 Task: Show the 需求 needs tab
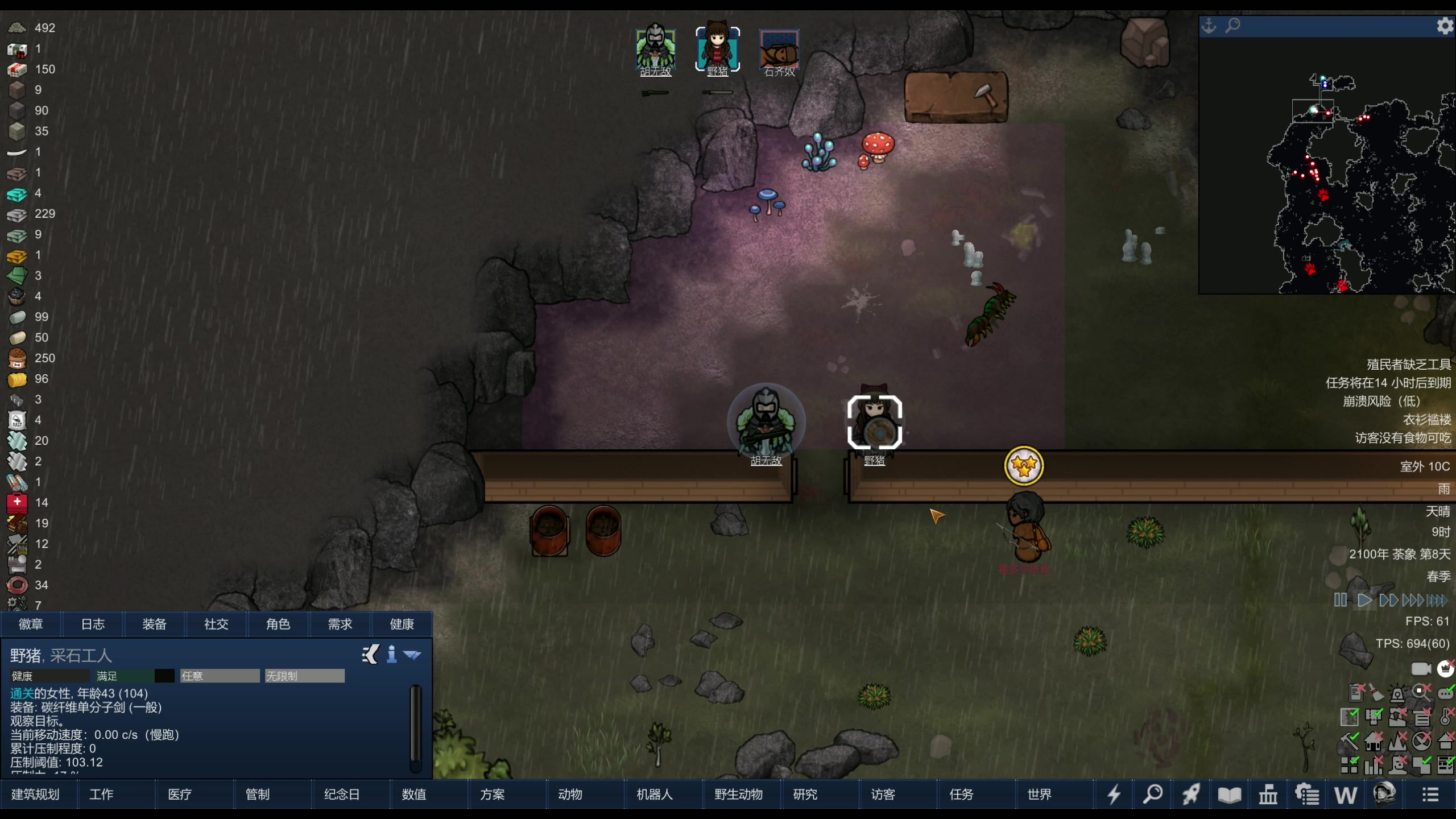point(340,624)
